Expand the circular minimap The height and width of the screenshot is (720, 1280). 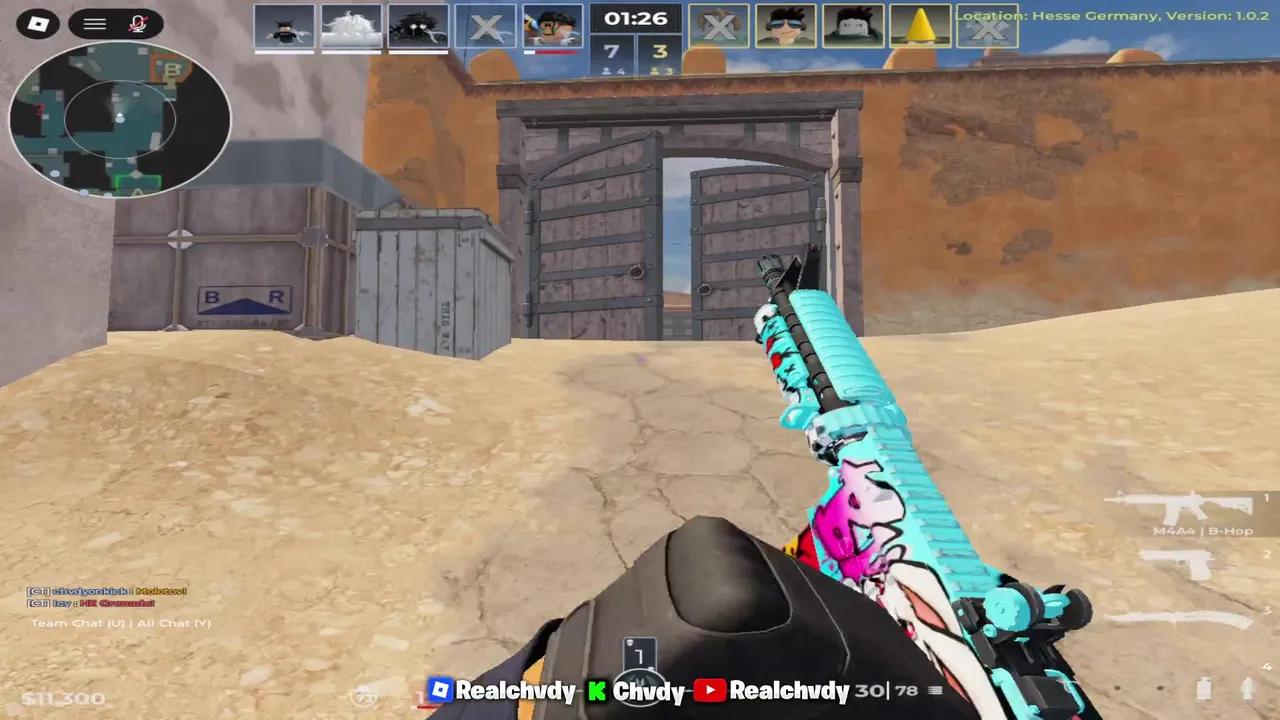120,120
